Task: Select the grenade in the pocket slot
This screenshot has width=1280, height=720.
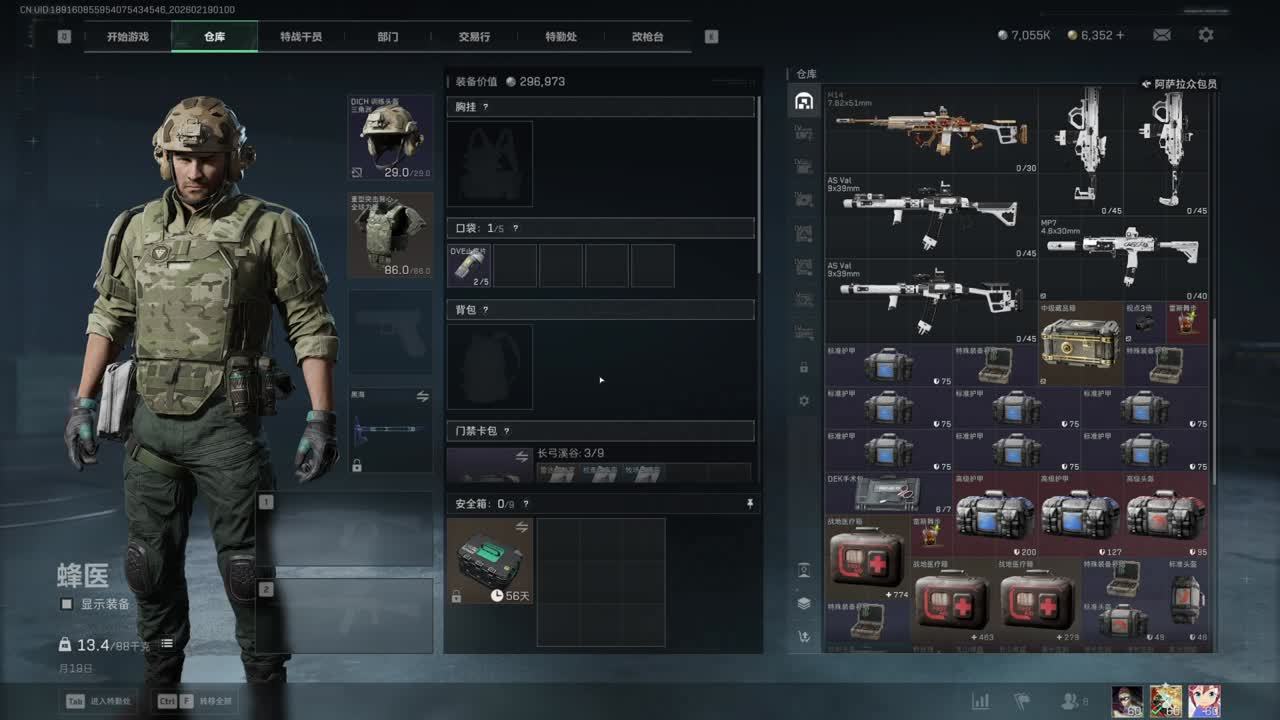Action: click(468, 265)
